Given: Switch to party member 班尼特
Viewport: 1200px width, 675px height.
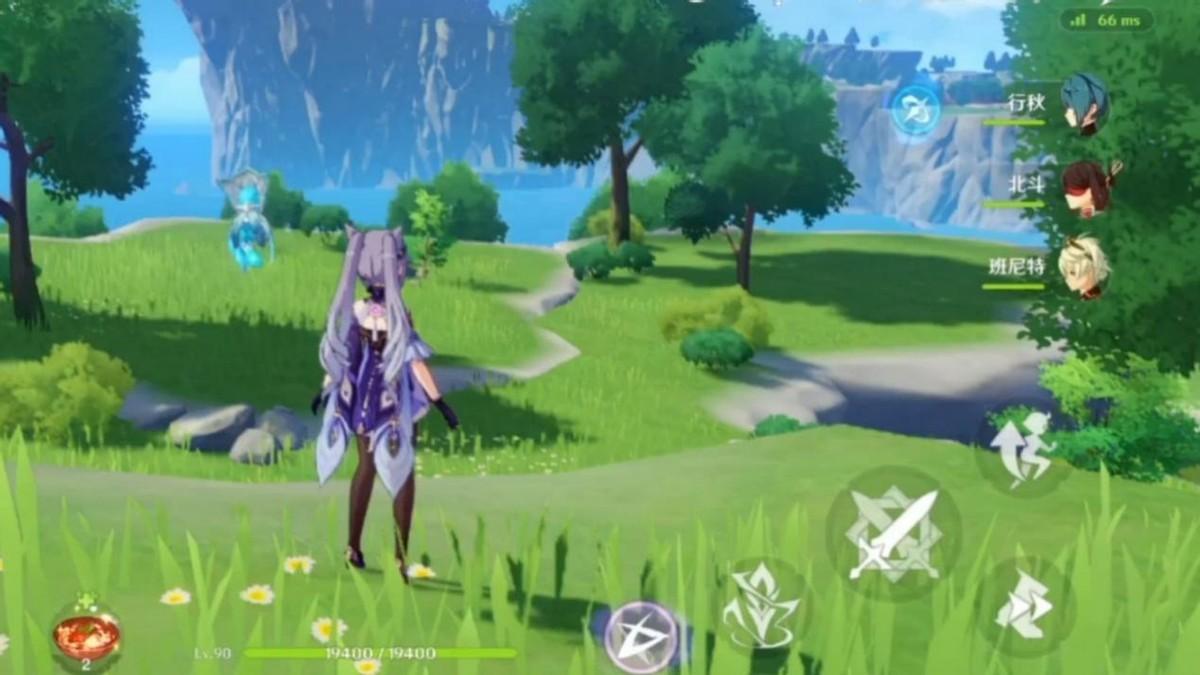Looking at the screenshot, I should (1083, 268).
